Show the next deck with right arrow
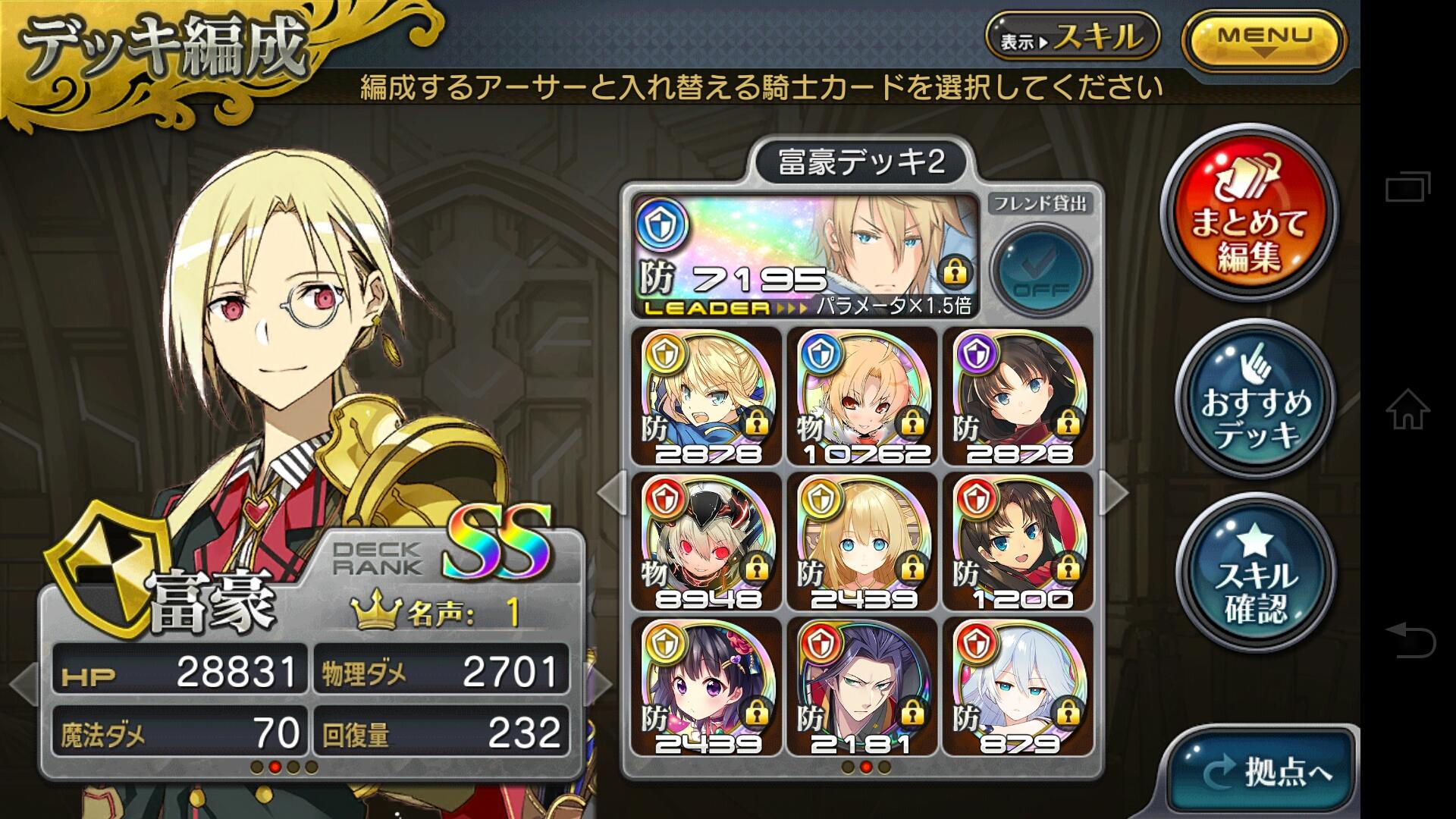 coord(1113,492)
